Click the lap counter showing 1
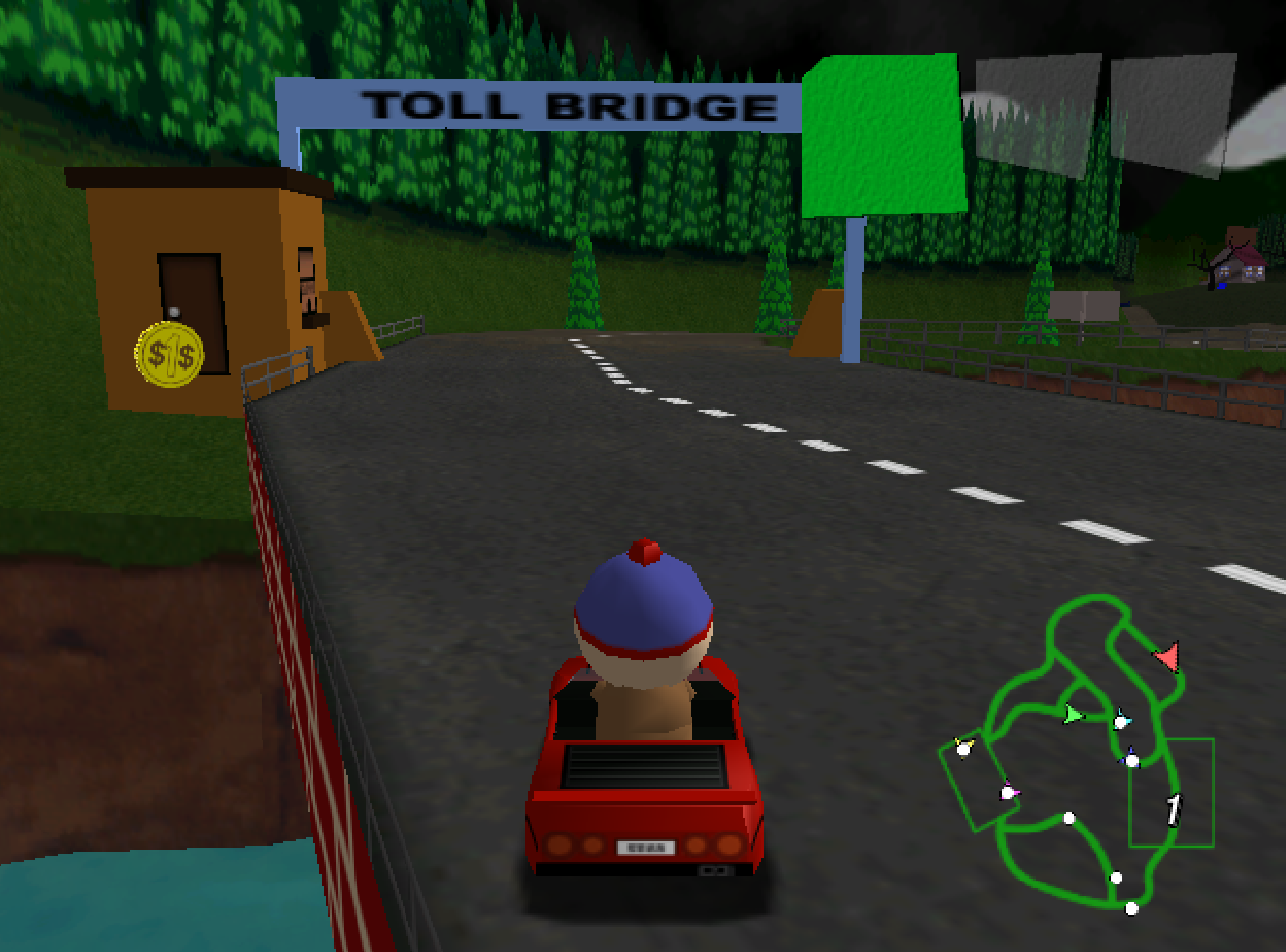 click(x=1173, y=807)
